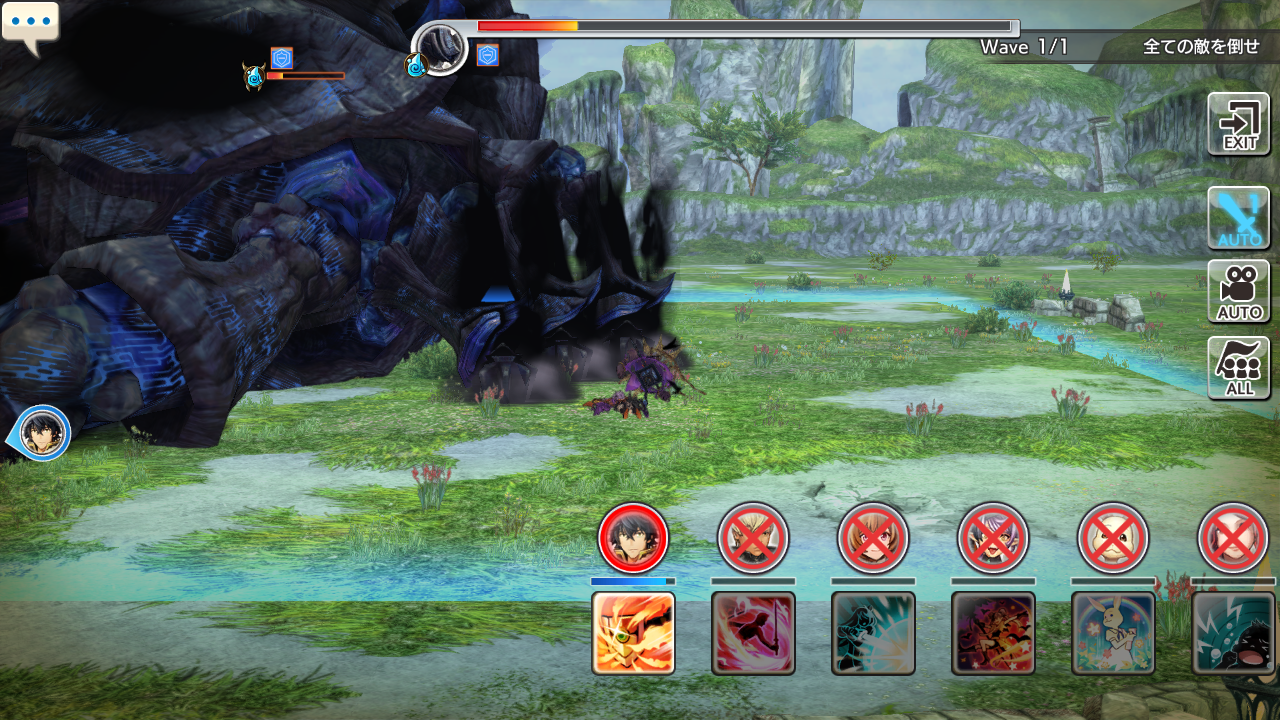
Task: Toggle the crossed-swords AUTO battle mode
Action: [x=1239, y=217]
